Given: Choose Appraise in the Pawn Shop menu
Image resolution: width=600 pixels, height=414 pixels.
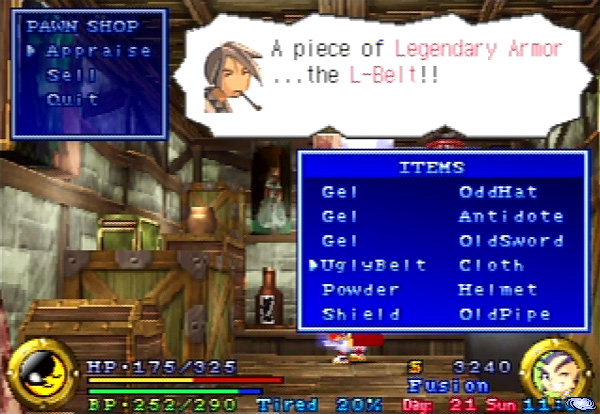Looking at the screenshot, I should 98,50.
